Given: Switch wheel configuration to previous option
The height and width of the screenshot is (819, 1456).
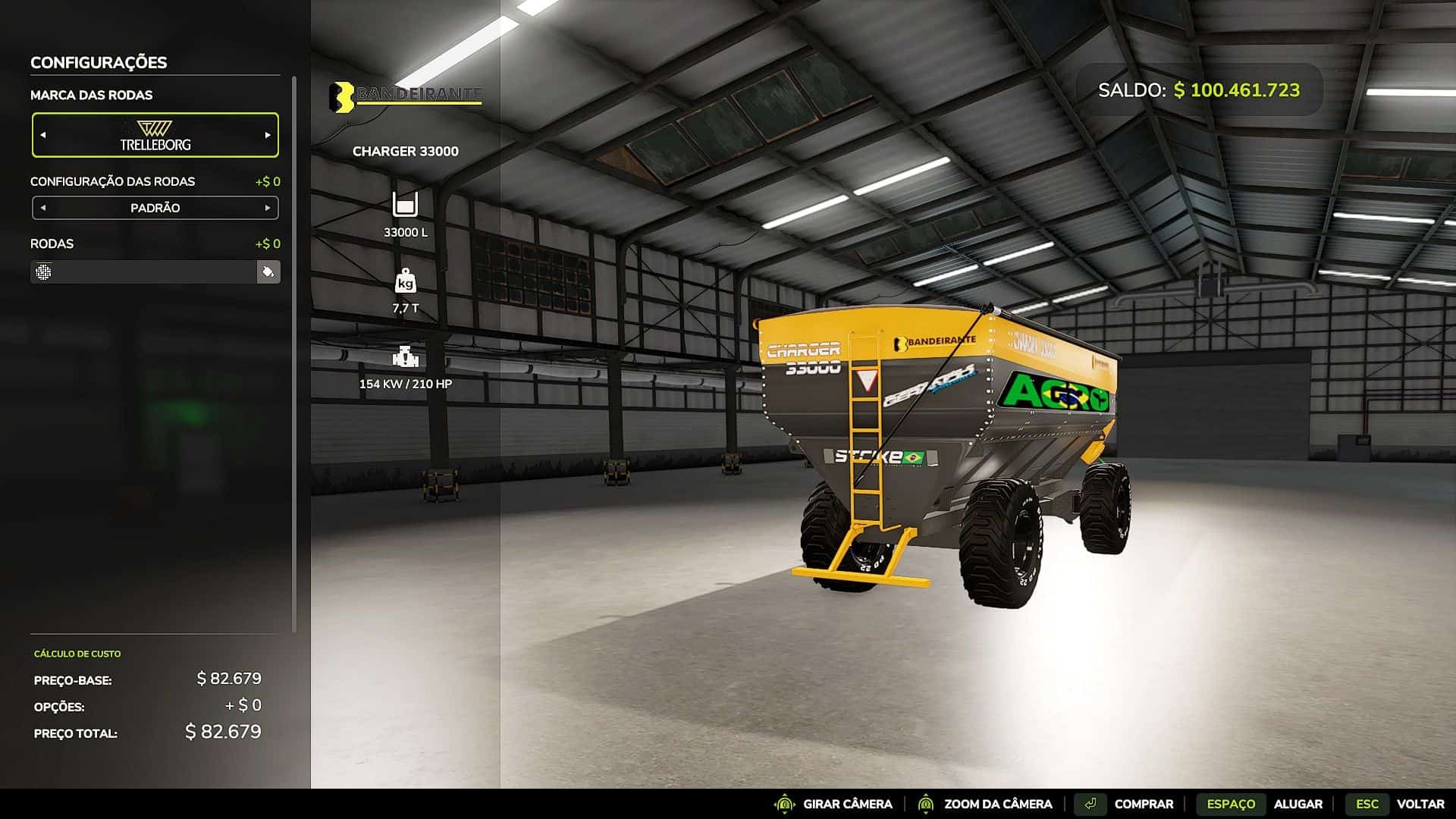Looking at the screenshot, I should tap(43, 208).
